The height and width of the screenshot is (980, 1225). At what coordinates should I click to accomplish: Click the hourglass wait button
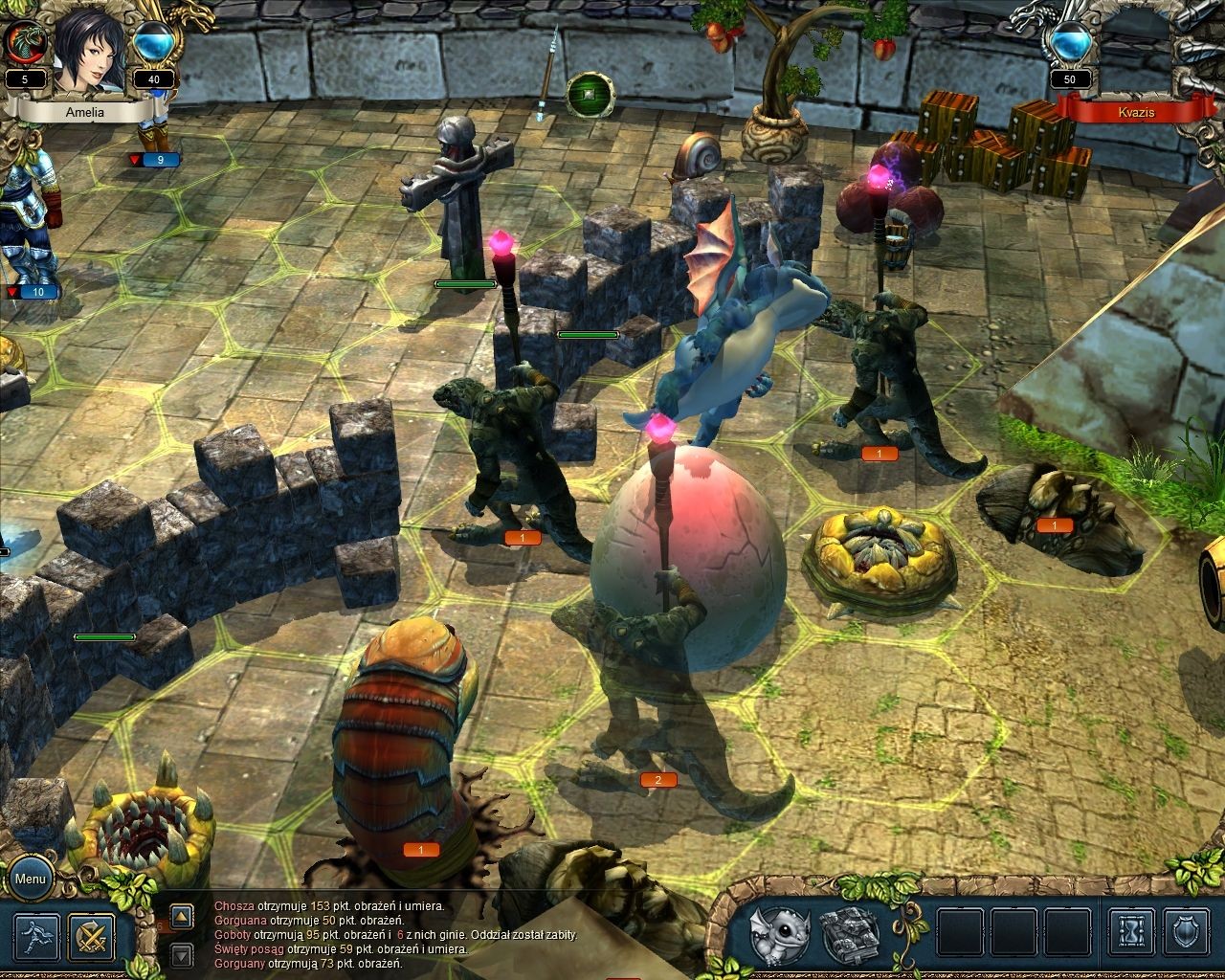point(1132,935)
